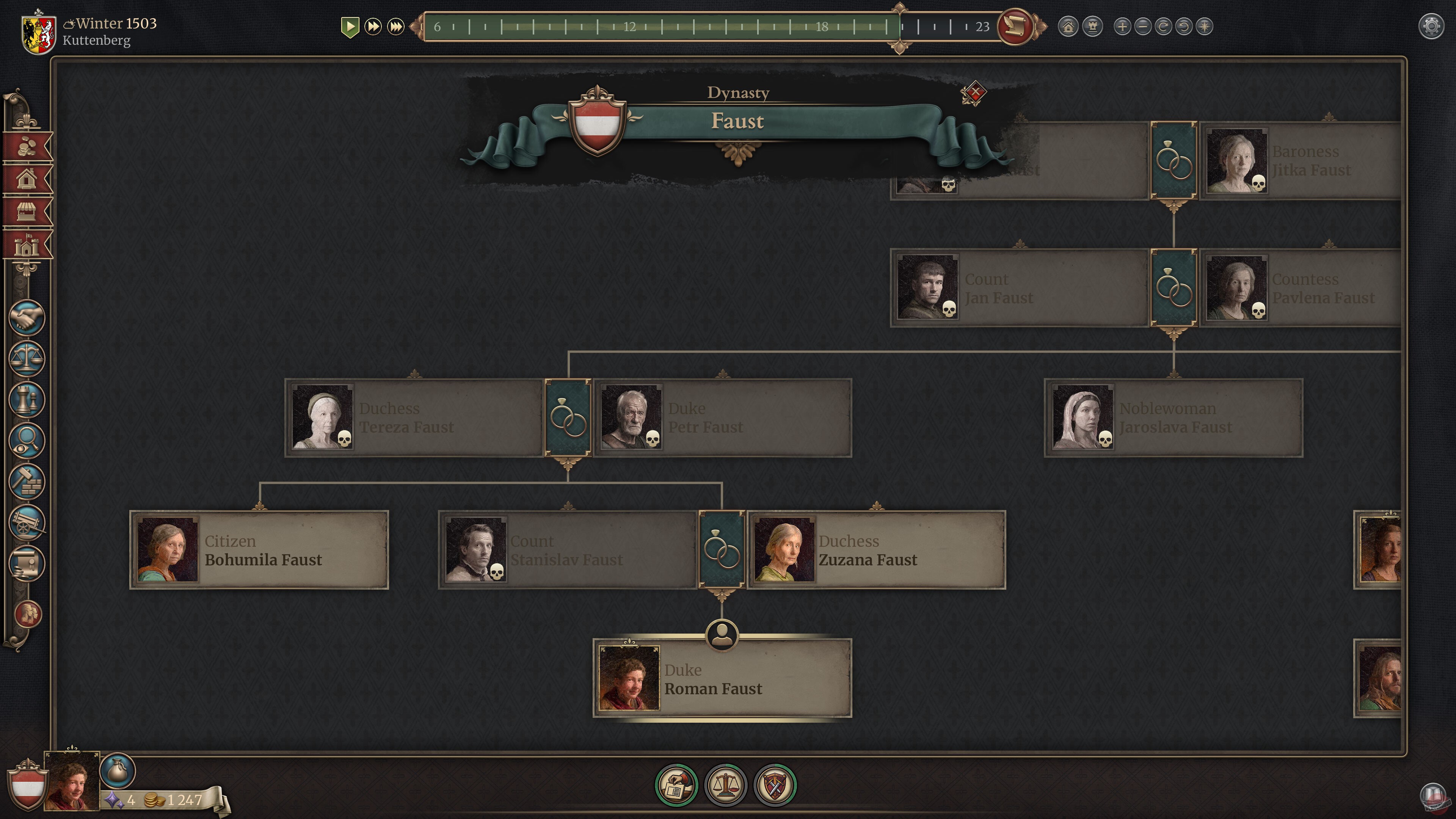
Task: Select the shield with crossed swords at the bottom
Action: pos(776,784)
